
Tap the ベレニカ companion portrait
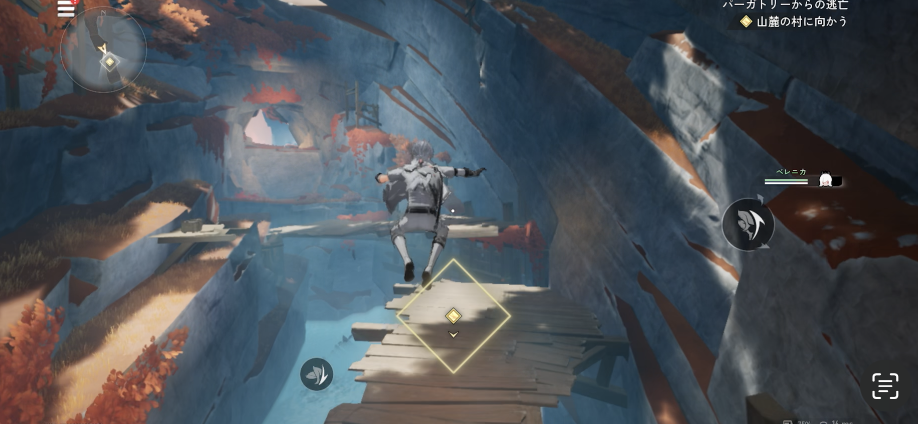click(826, 180)
